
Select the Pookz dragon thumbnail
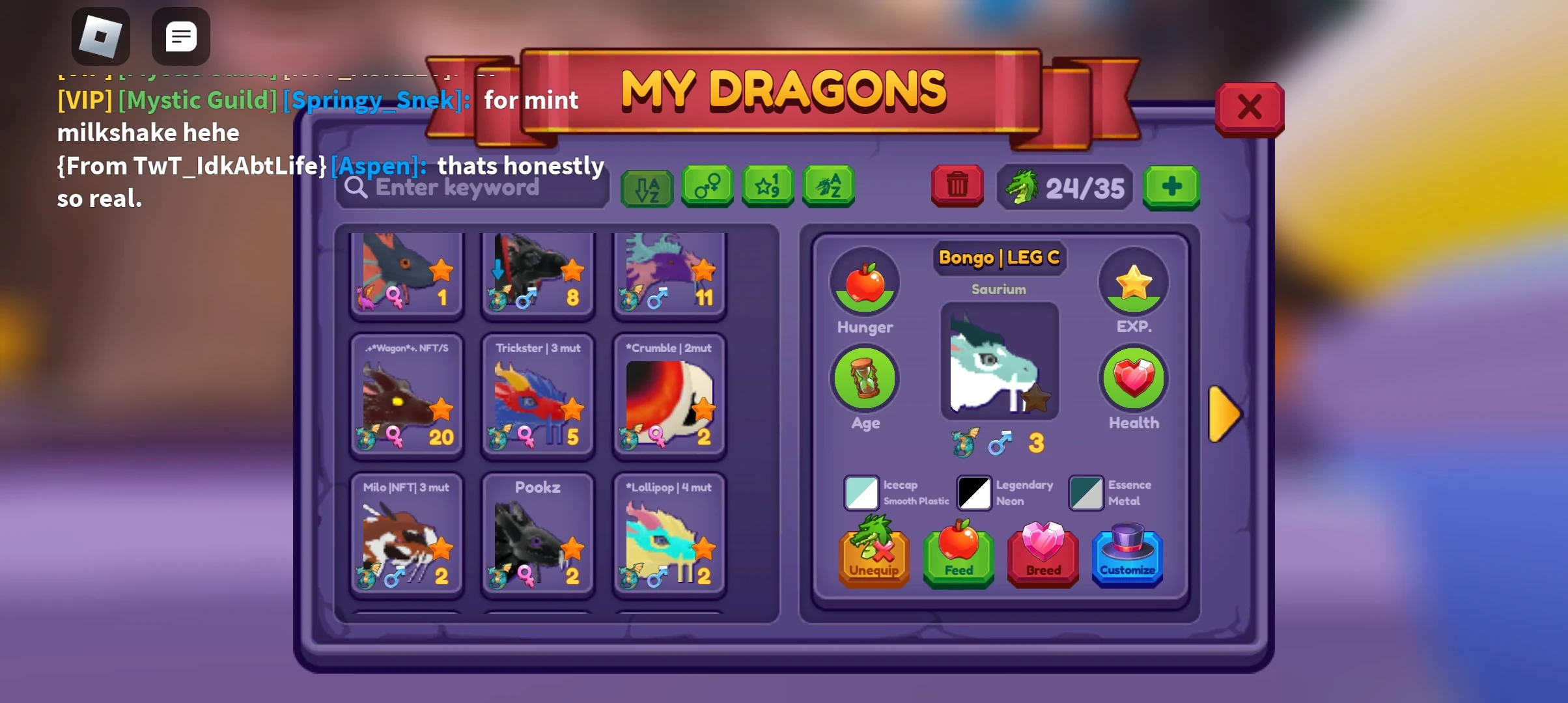537,534
